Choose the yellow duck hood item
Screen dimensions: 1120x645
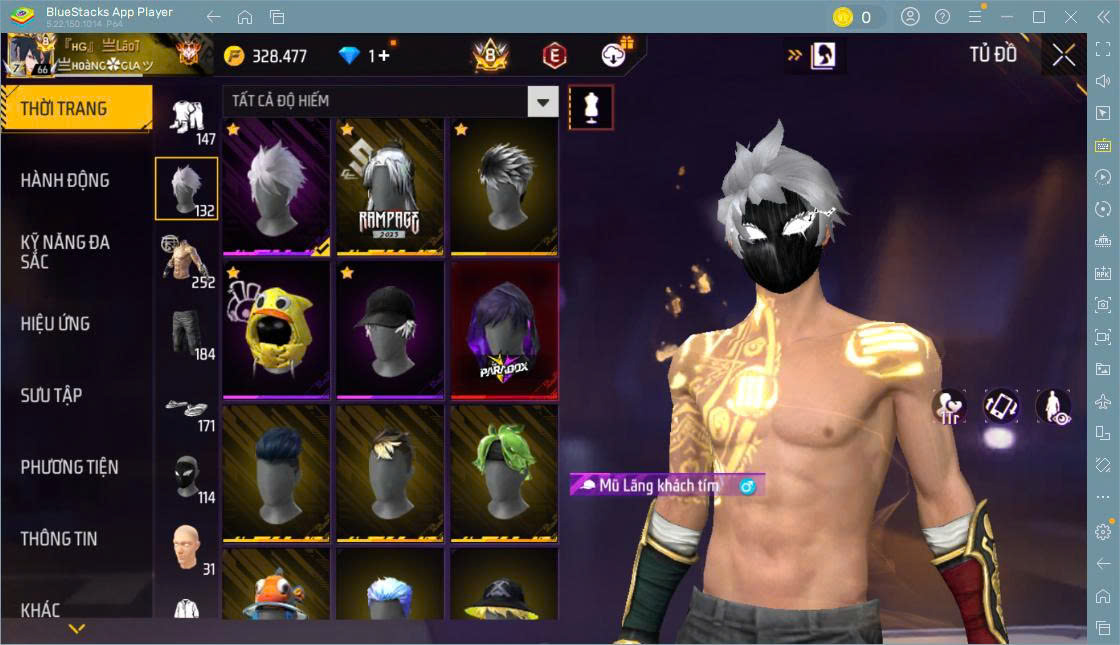click(276, 329)
